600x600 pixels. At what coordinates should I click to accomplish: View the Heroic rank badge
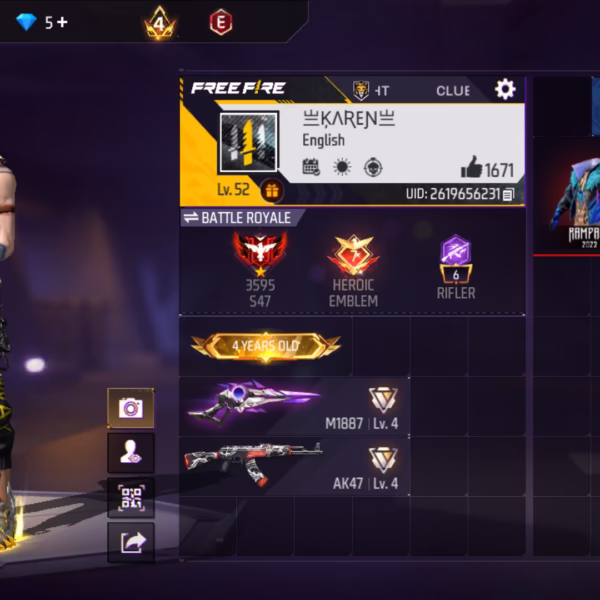click(x=260, y=254)
